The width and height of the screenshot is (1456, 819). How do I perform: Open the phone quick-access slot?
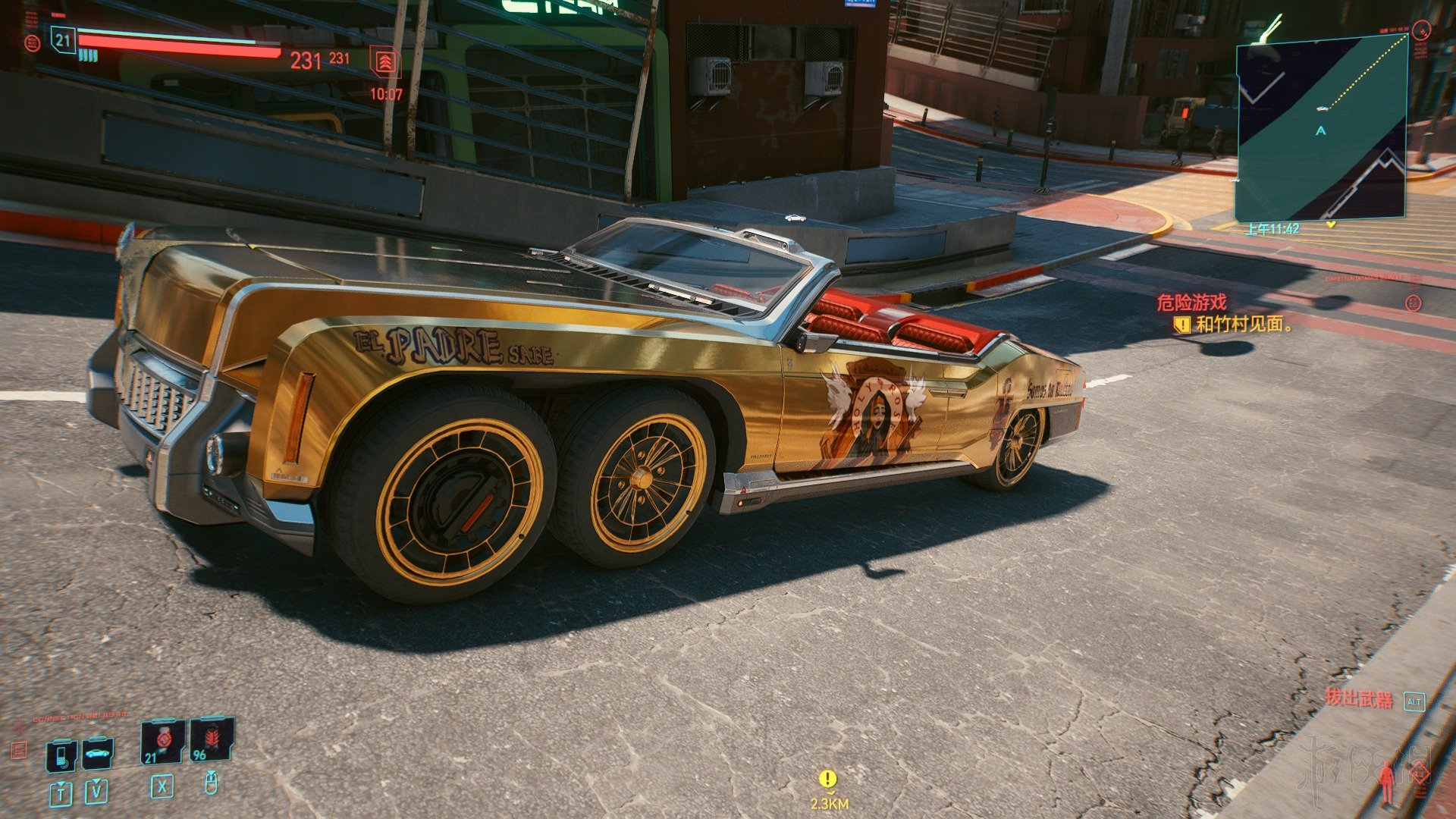[61, 755]
